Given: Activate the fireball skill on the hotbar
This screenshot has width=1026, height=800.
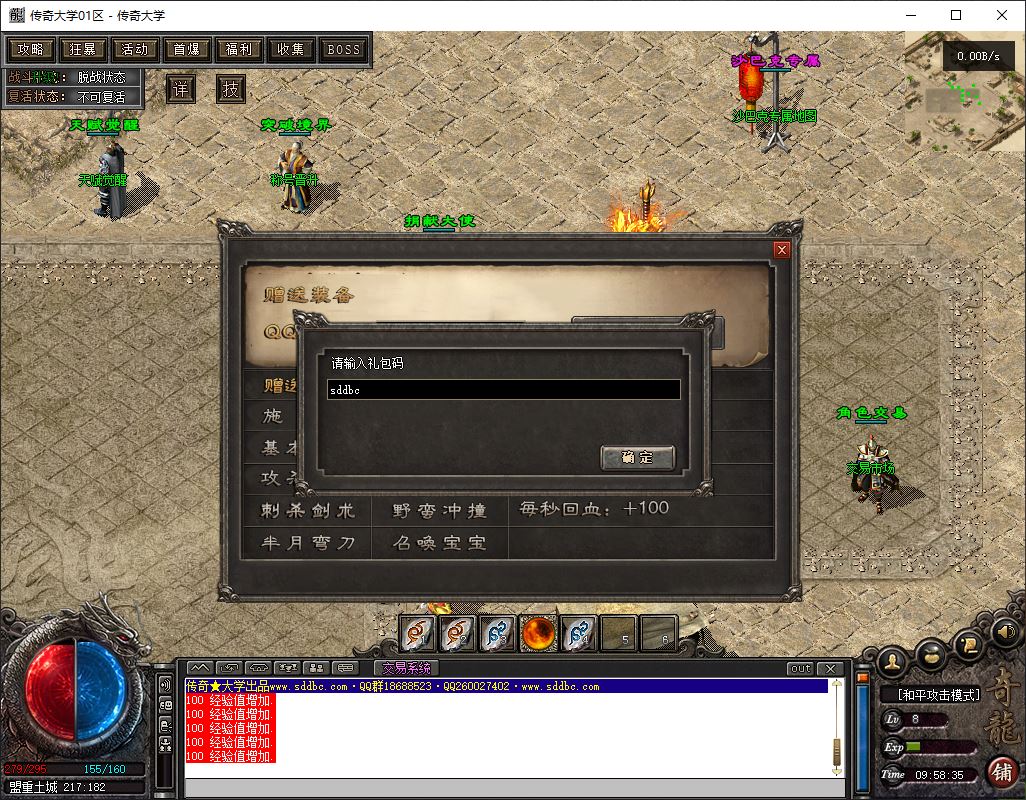Looking at the screenshot, I should pos(538,633).
